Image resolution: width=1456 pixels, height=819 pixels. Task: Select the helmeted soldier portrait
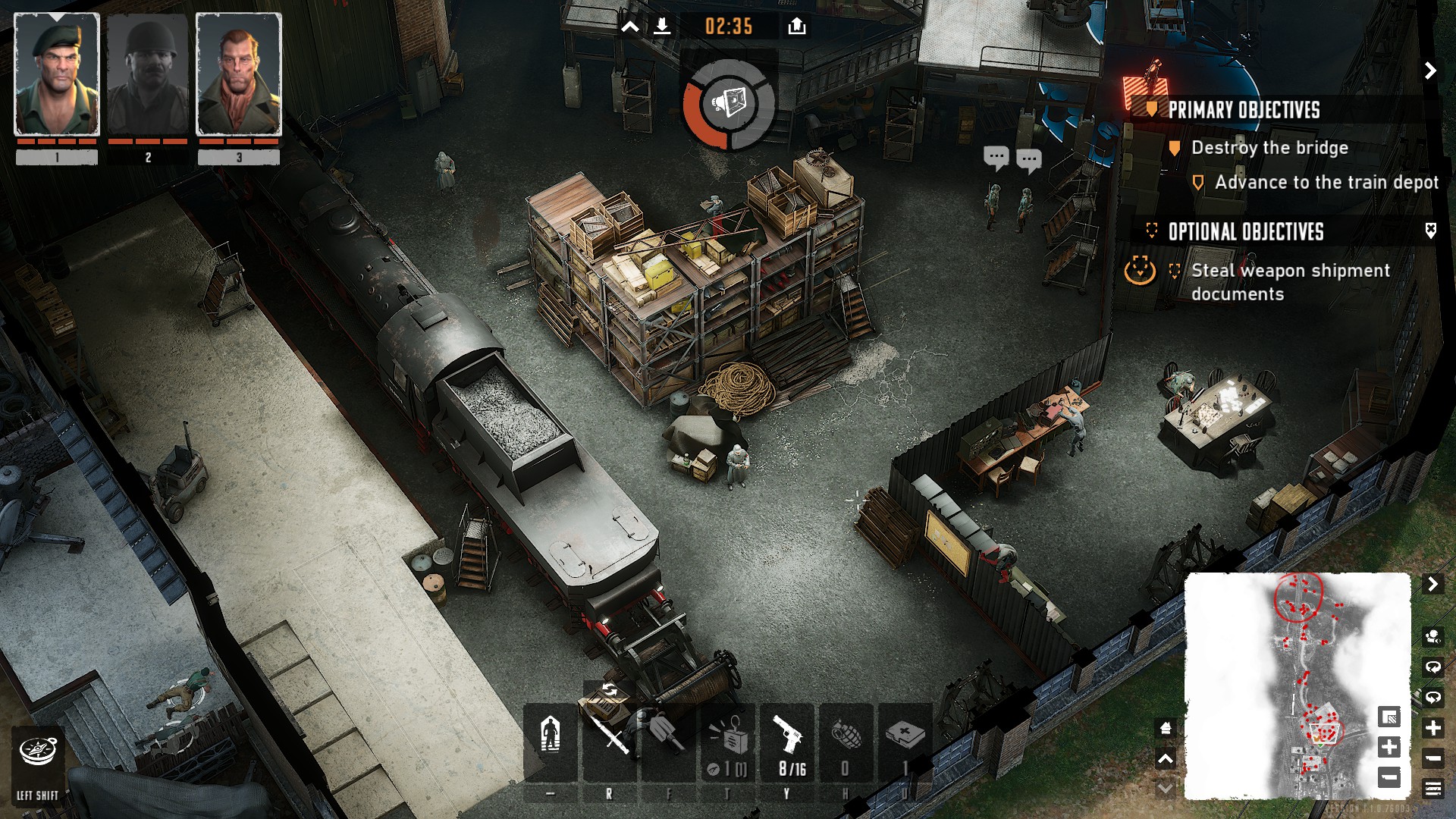(x=148, y=74)
